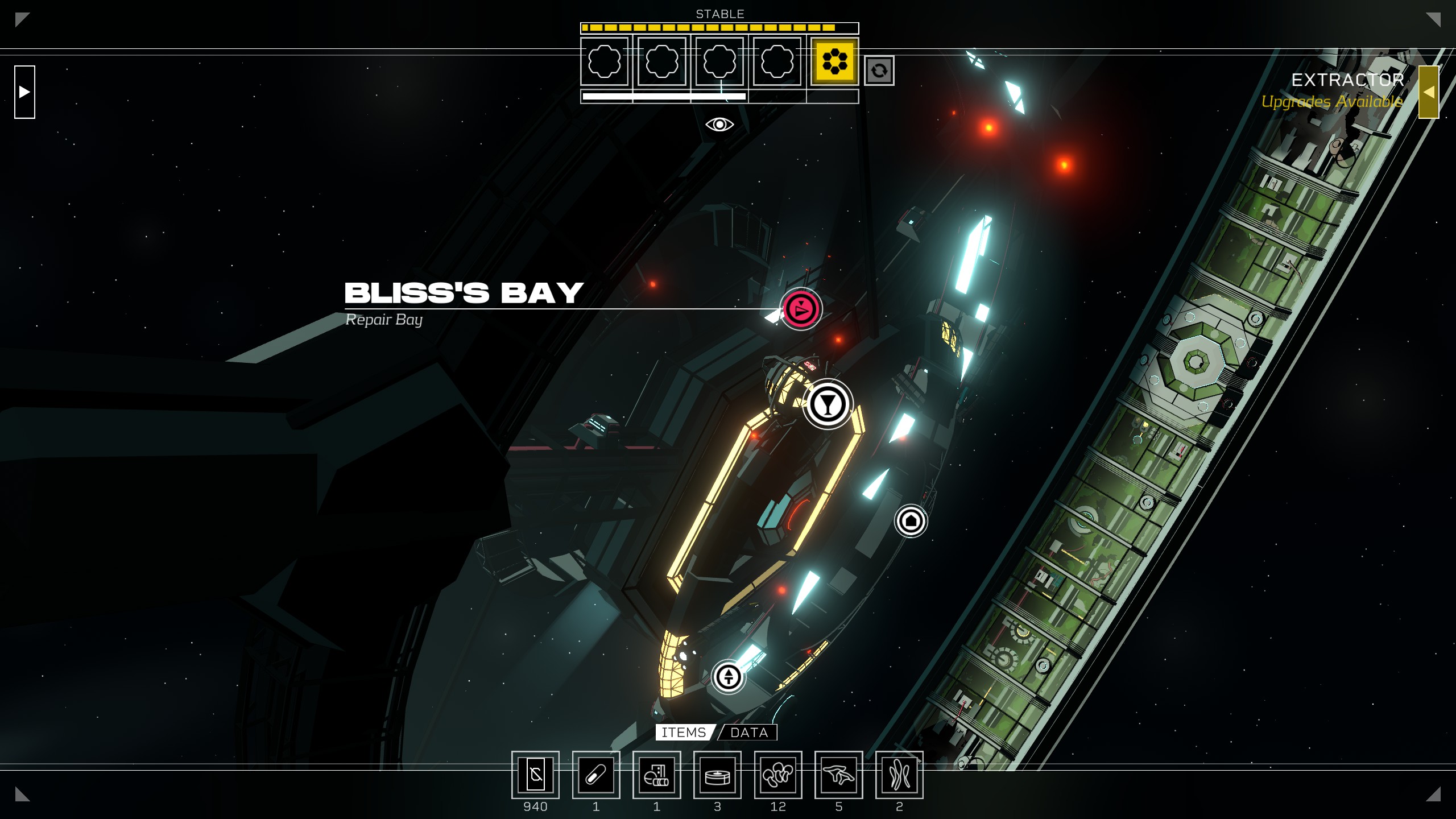Toggle the eye view icon
Image resolution: width=1456 pixels, height=819 pixels.
coord(719,125)
